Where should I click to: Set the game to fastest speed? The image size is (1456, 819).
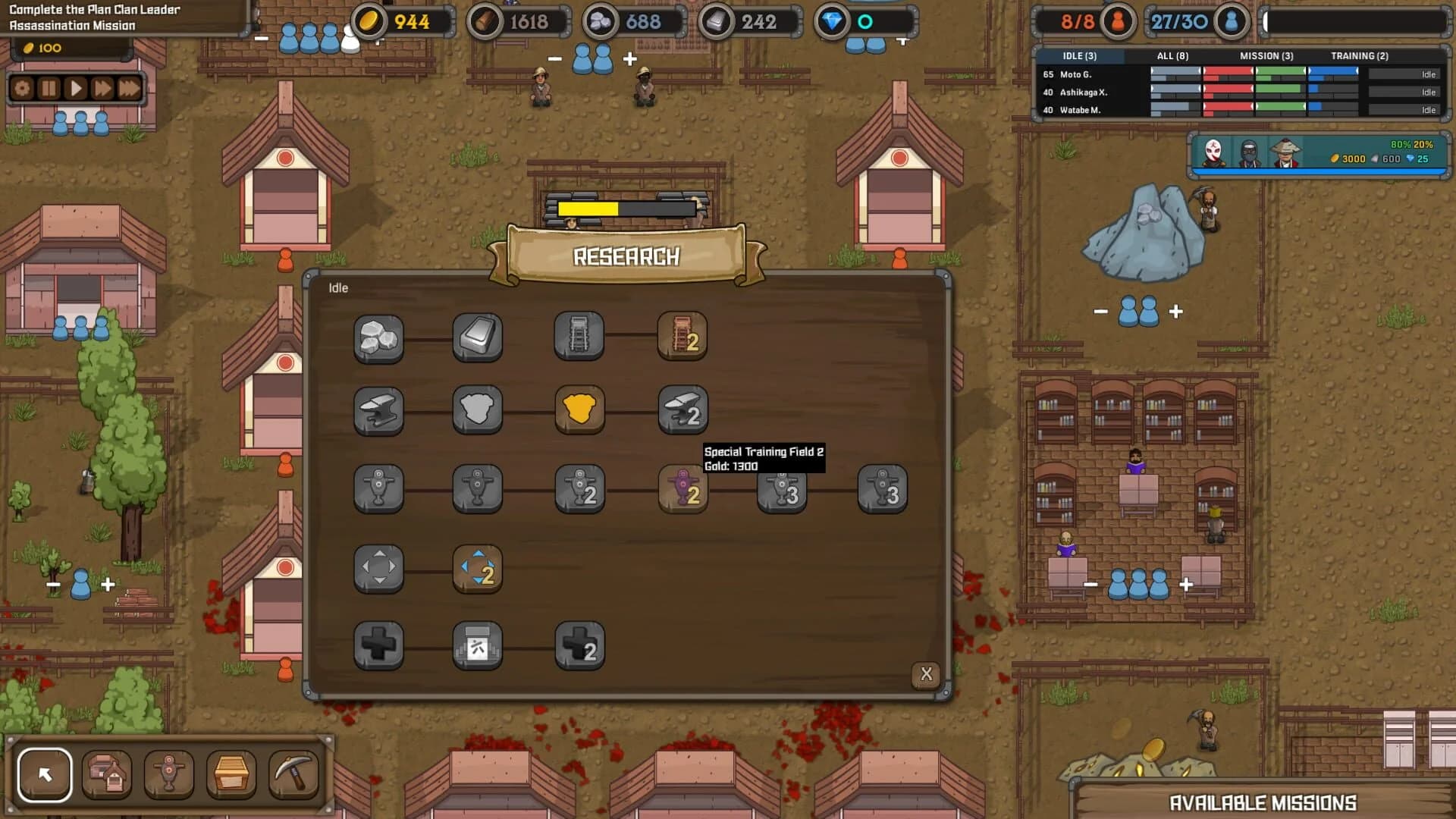pos(127,87)
